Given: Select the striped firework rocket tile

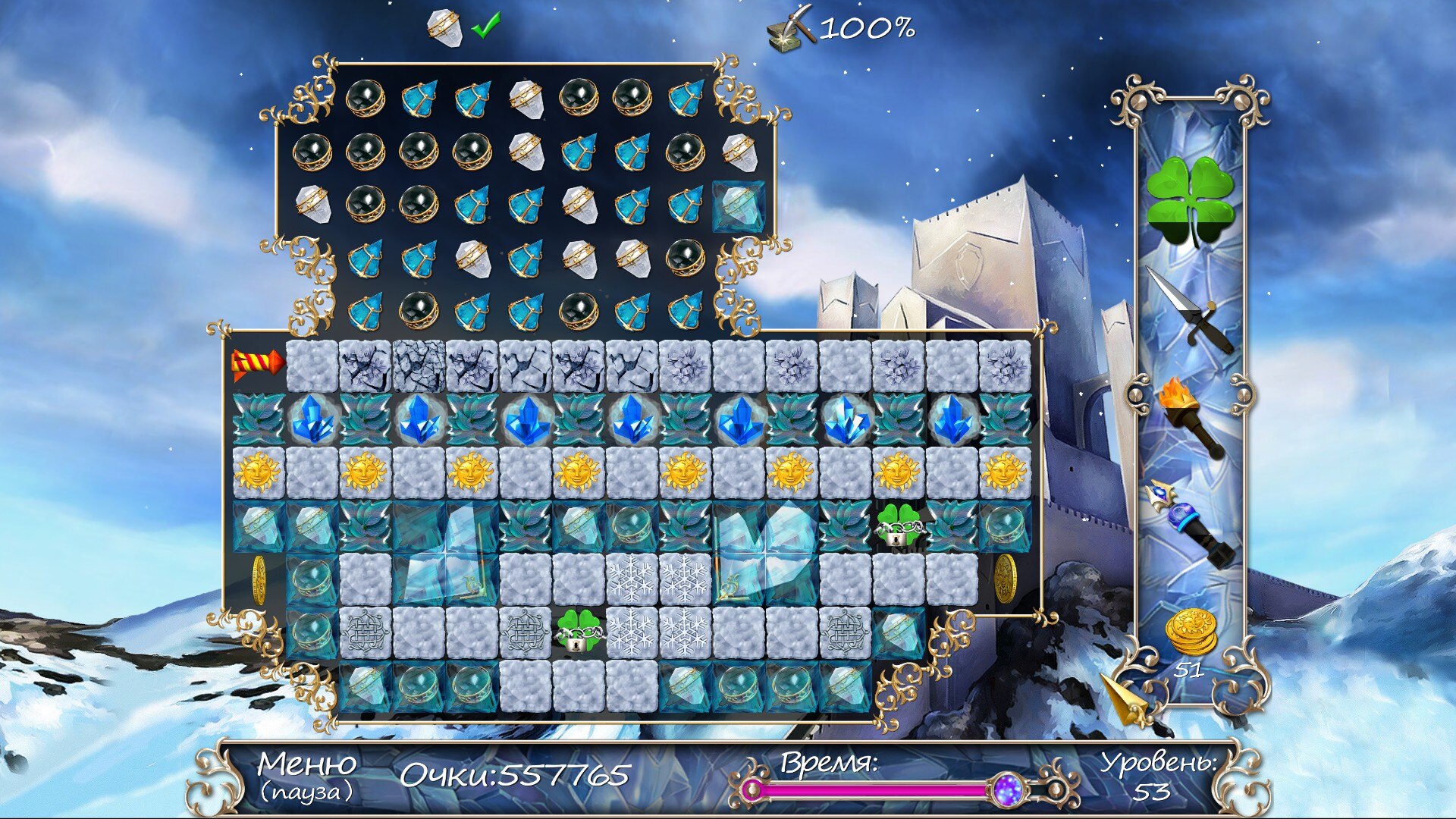Looking at the screenshot, I should point(256,364).
